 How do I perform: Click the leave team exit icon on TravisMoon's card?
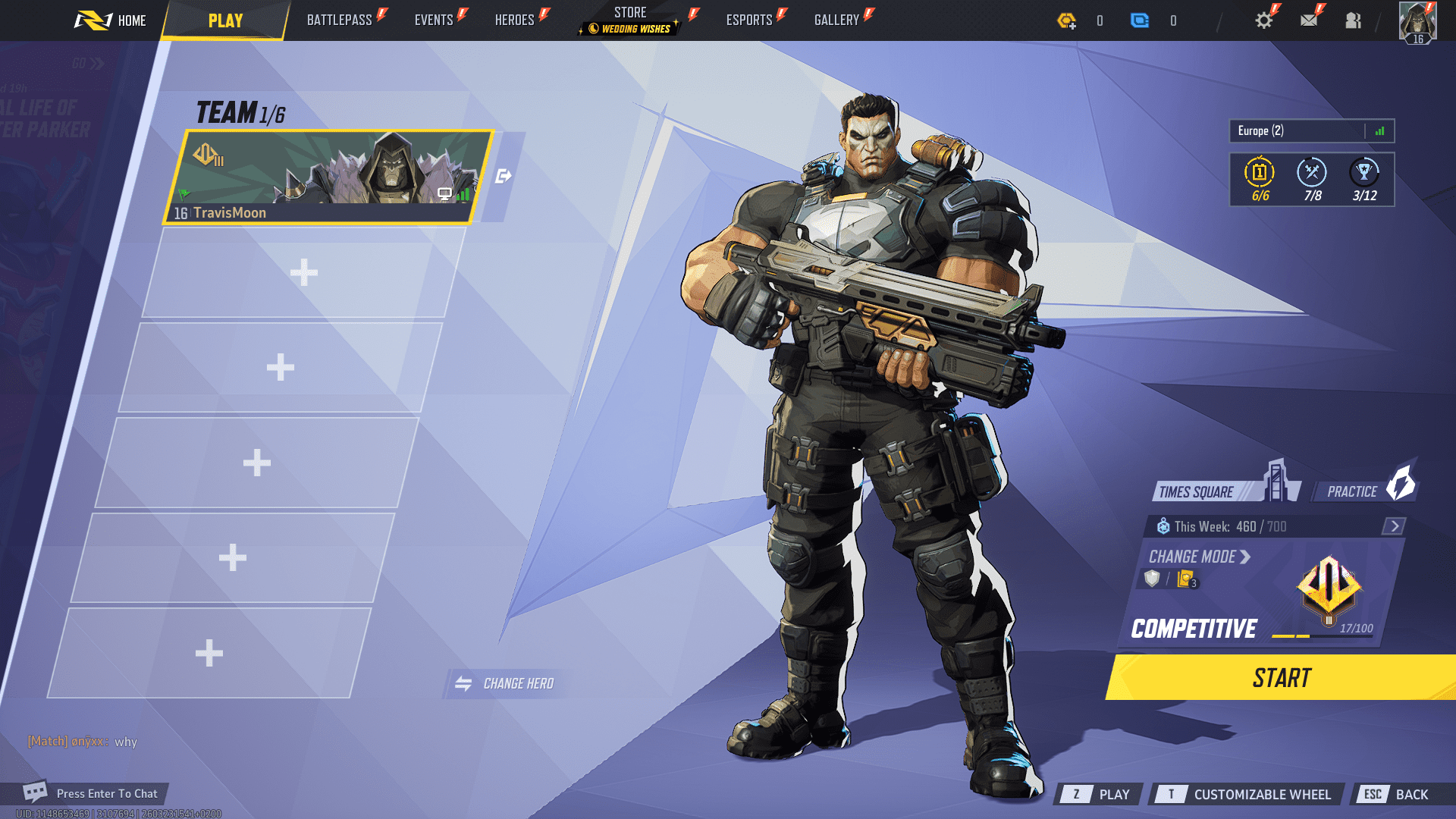click(x=503, y=174)
